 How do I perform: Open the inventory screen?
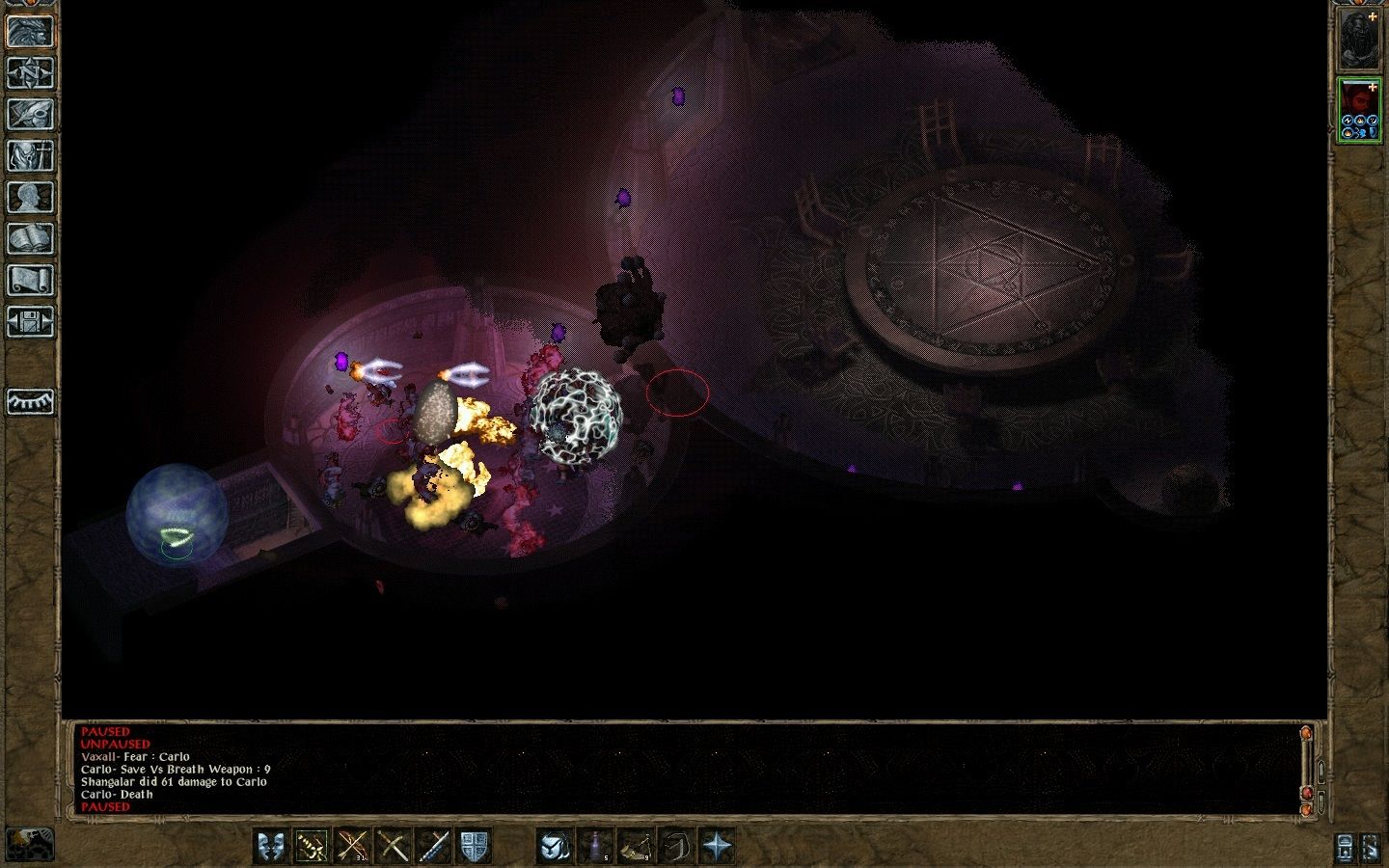coord(30,155)
